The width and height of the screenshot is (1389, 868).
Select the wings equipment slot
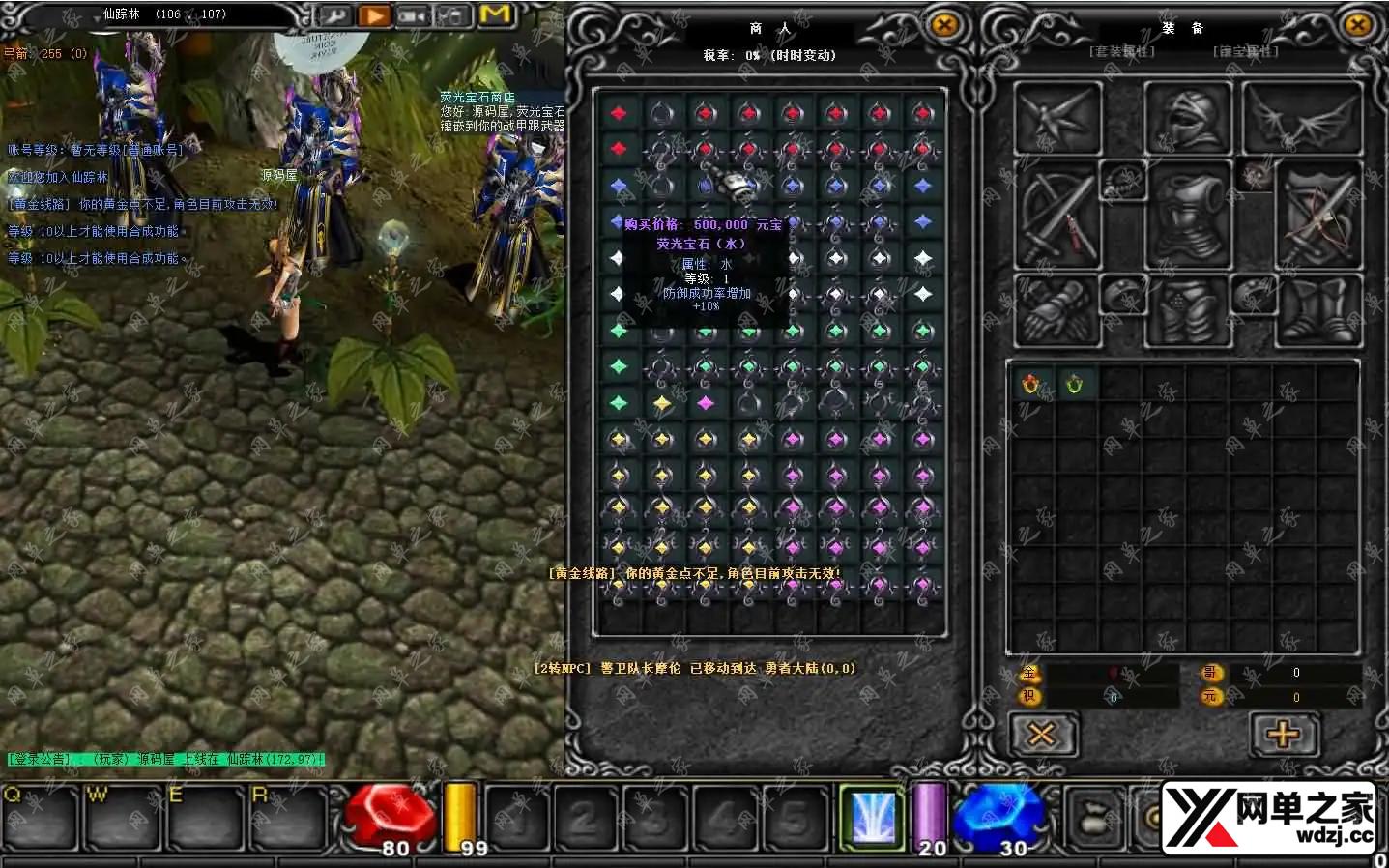1301,117
